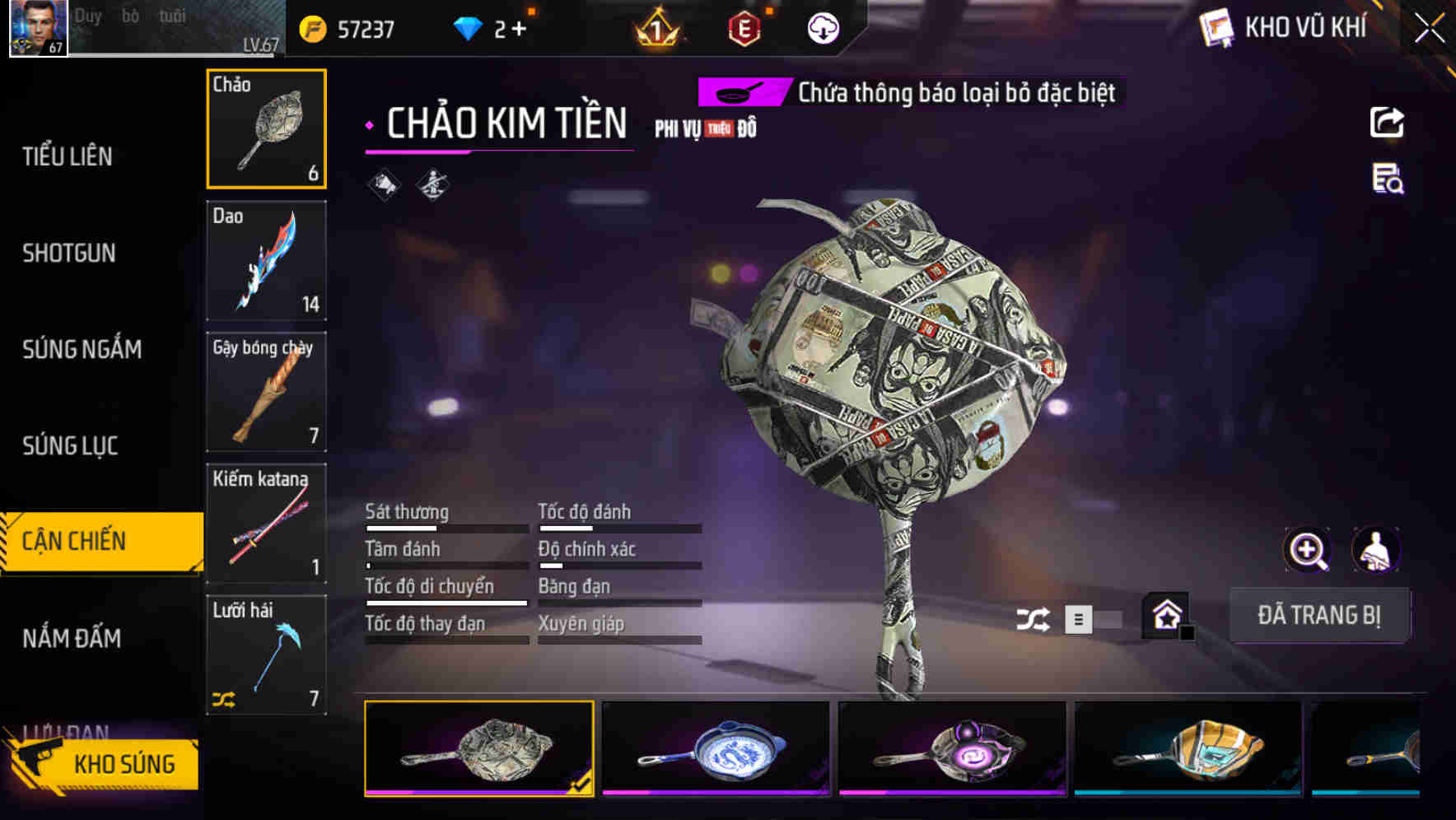
Task: Choose the Súng Lục category
Action: (x=70, y=445)
